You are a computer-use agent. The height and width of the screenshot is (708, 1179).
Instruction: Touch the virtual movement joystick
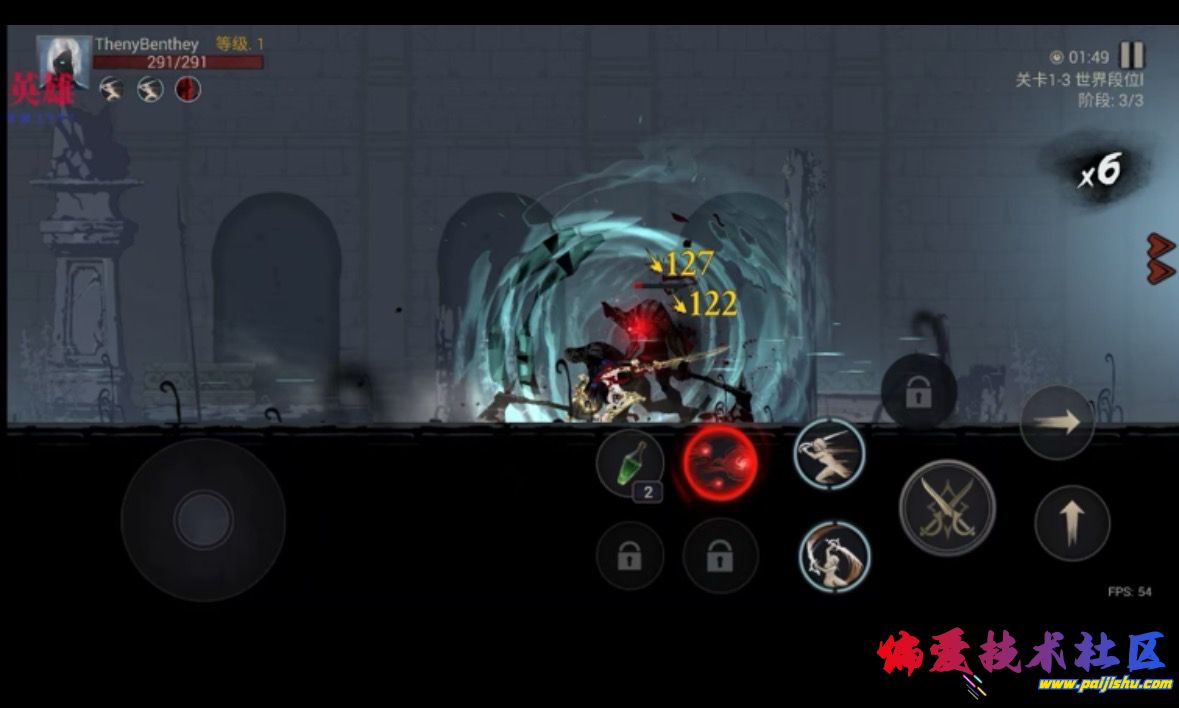(x=203, y=520)
